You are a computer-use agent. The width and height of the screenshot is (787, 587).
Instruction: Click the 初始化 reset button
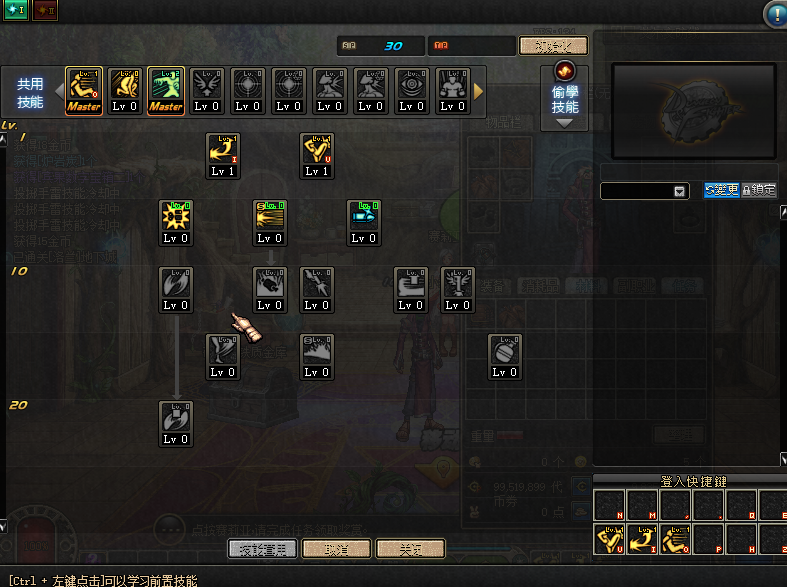click(x=553, y=46)
